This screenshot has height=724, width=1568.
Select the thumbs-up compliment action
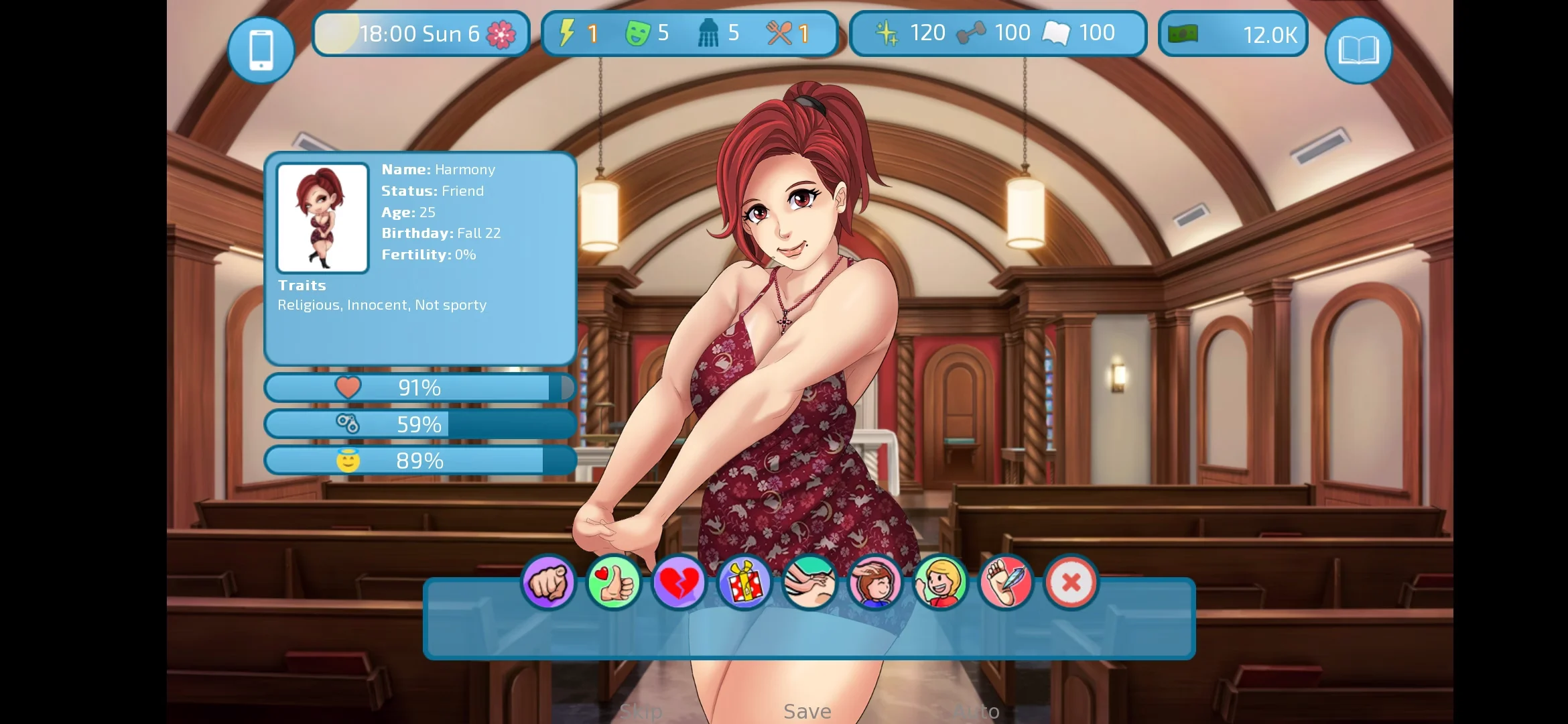[613, 582]
